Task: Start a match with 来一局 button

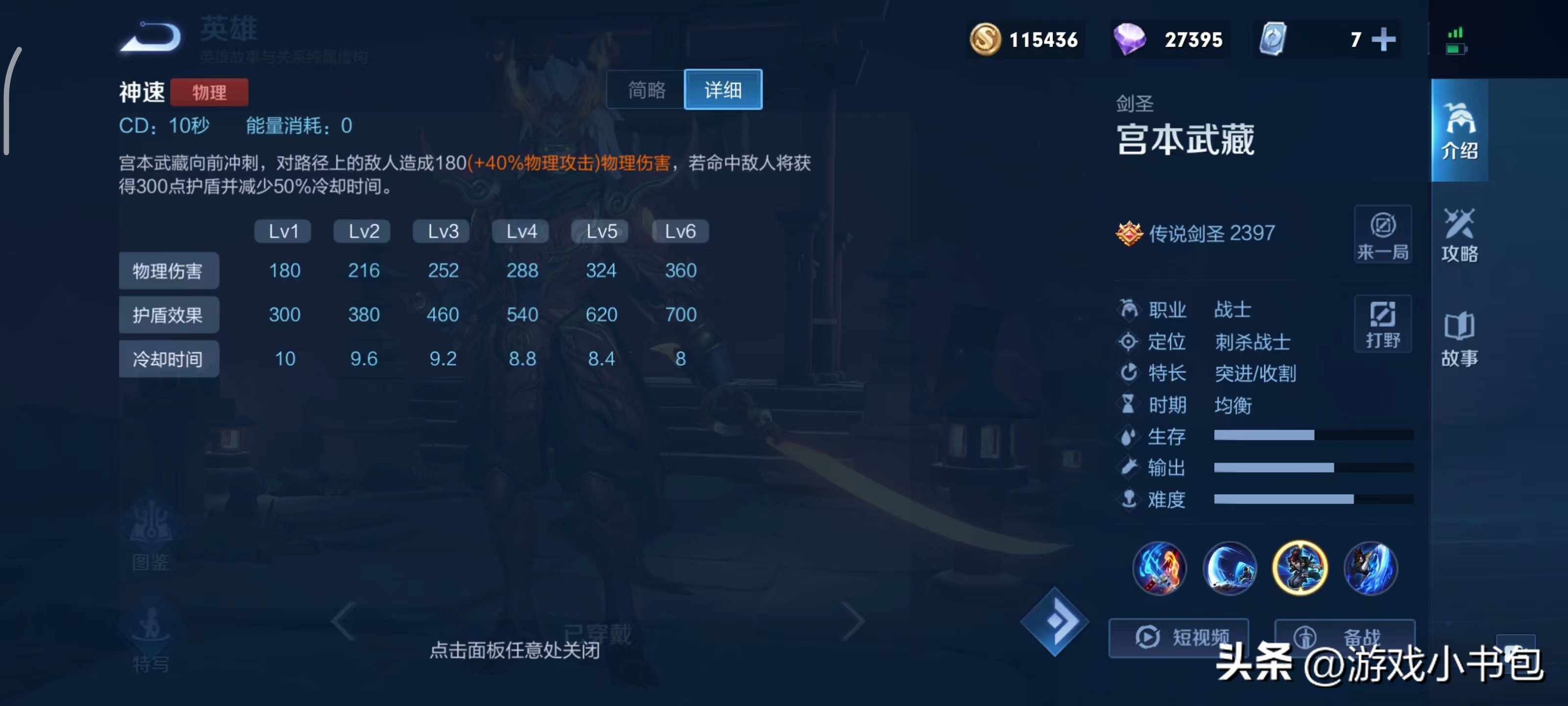Action: click(1382, 234)
